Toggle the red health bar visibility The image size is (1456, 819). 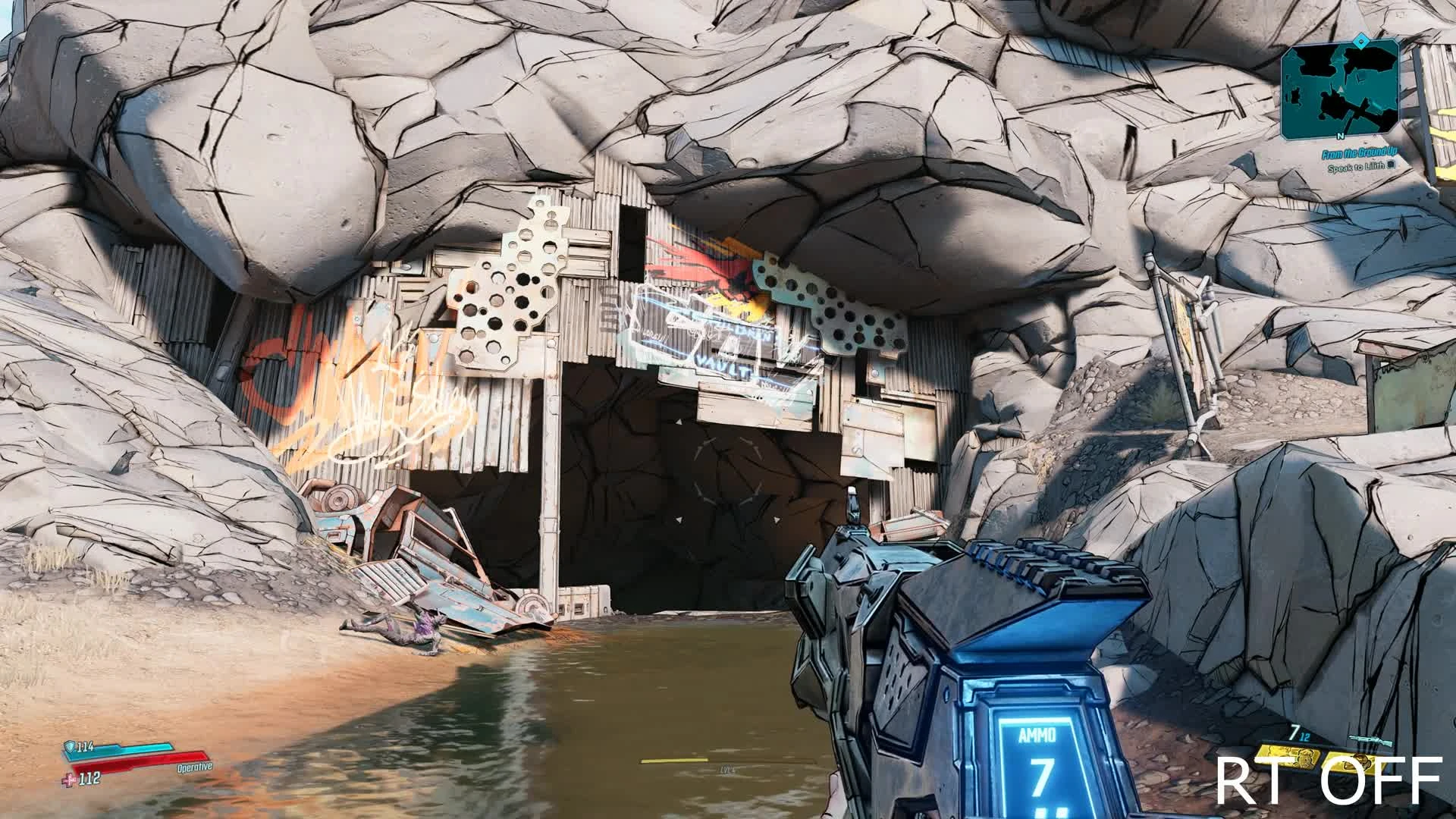pos(140,760)
